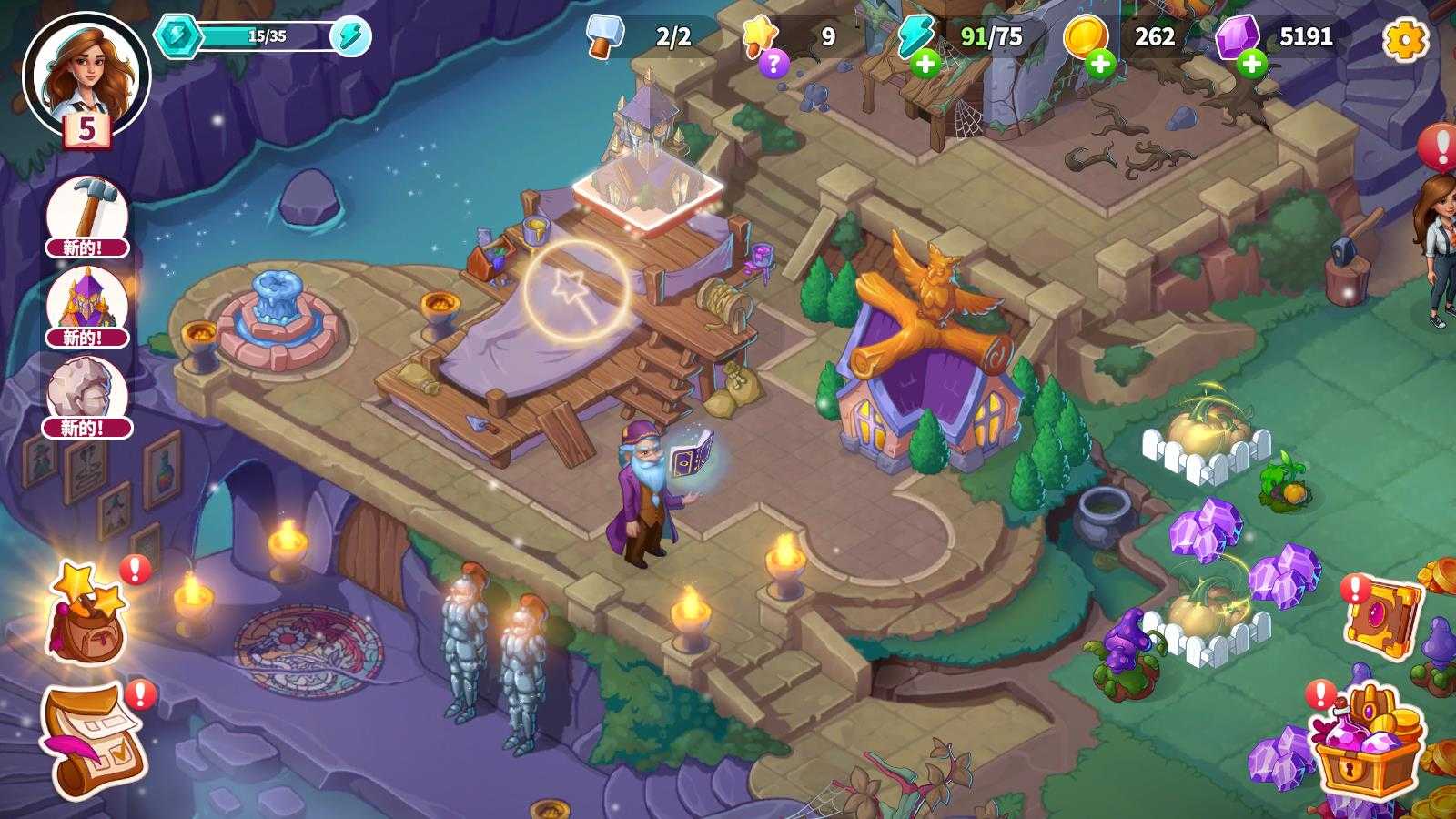This screenshot has height=819, width=1456.
Task: Open the golden spellbook icon
Action: pos(1383,616)
